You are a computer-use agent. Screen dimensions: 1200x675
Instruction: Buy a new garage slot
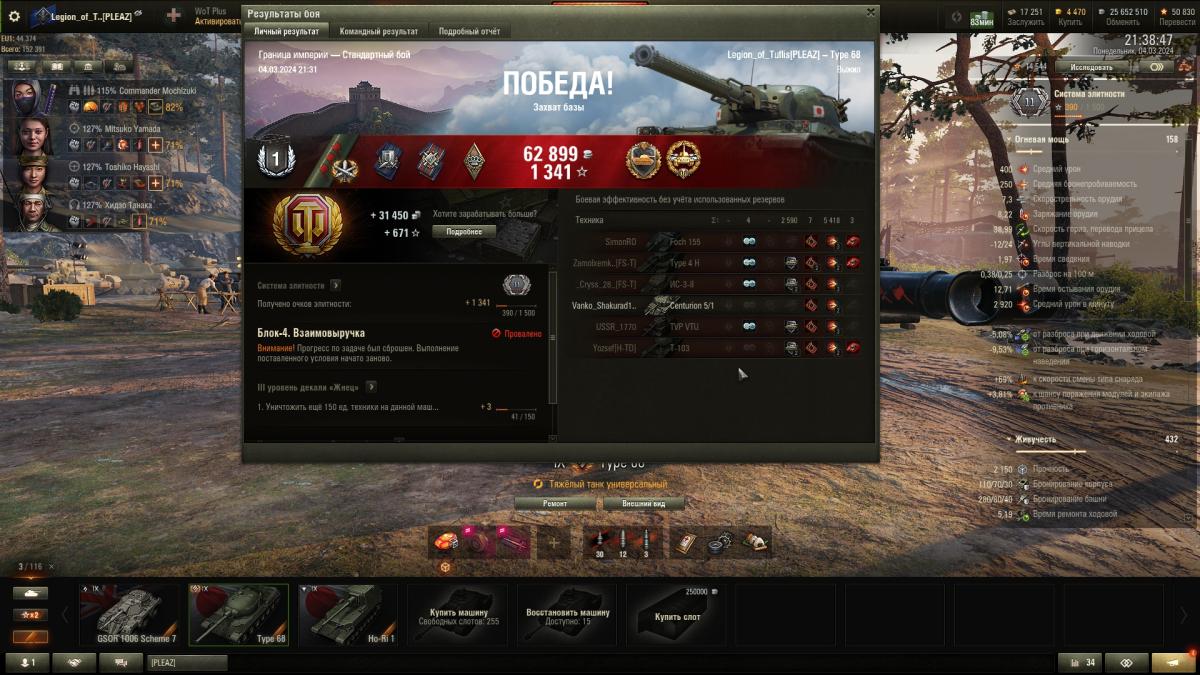[x=676, y=615]
